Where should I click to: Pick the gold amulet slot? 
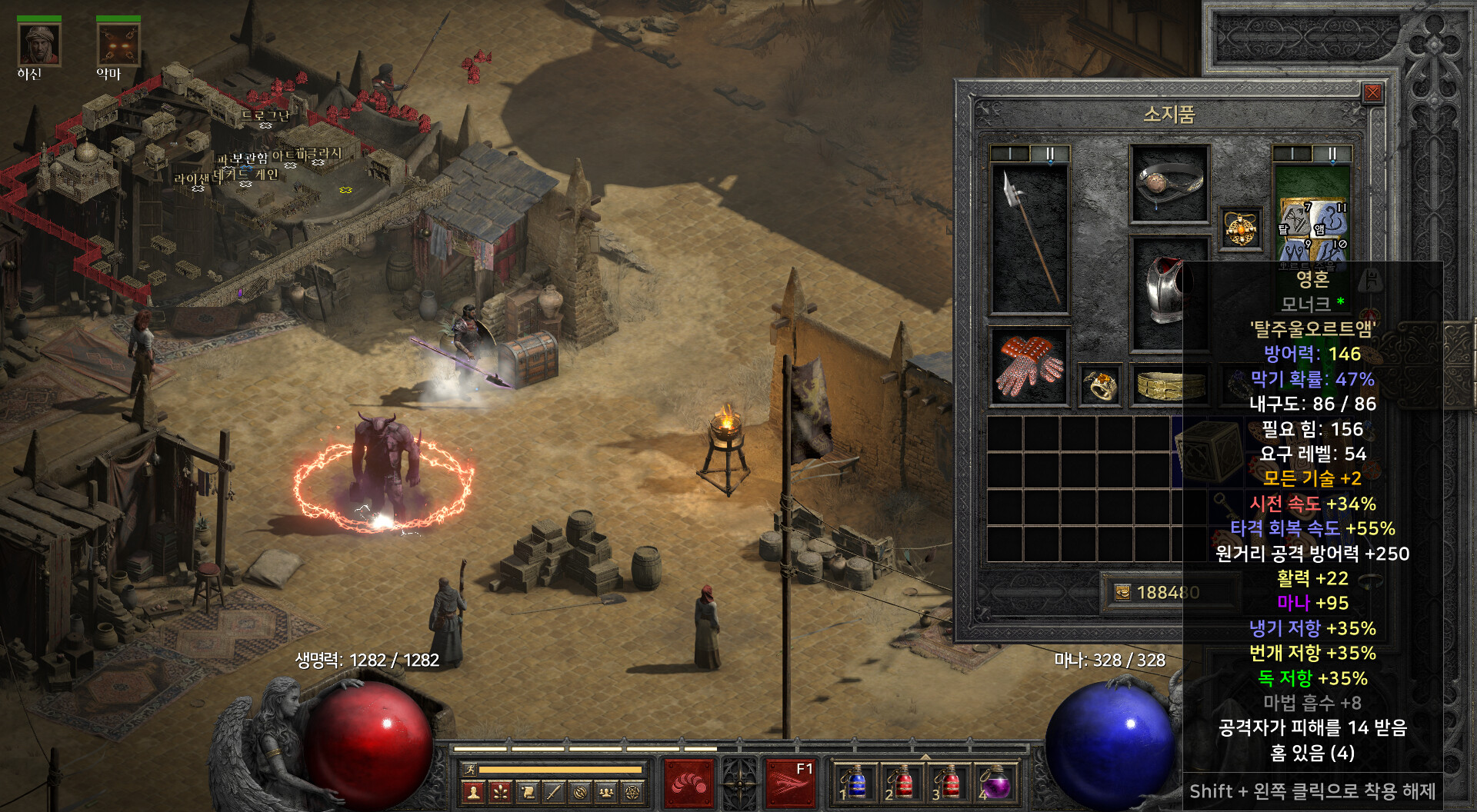coord(1241,228)
